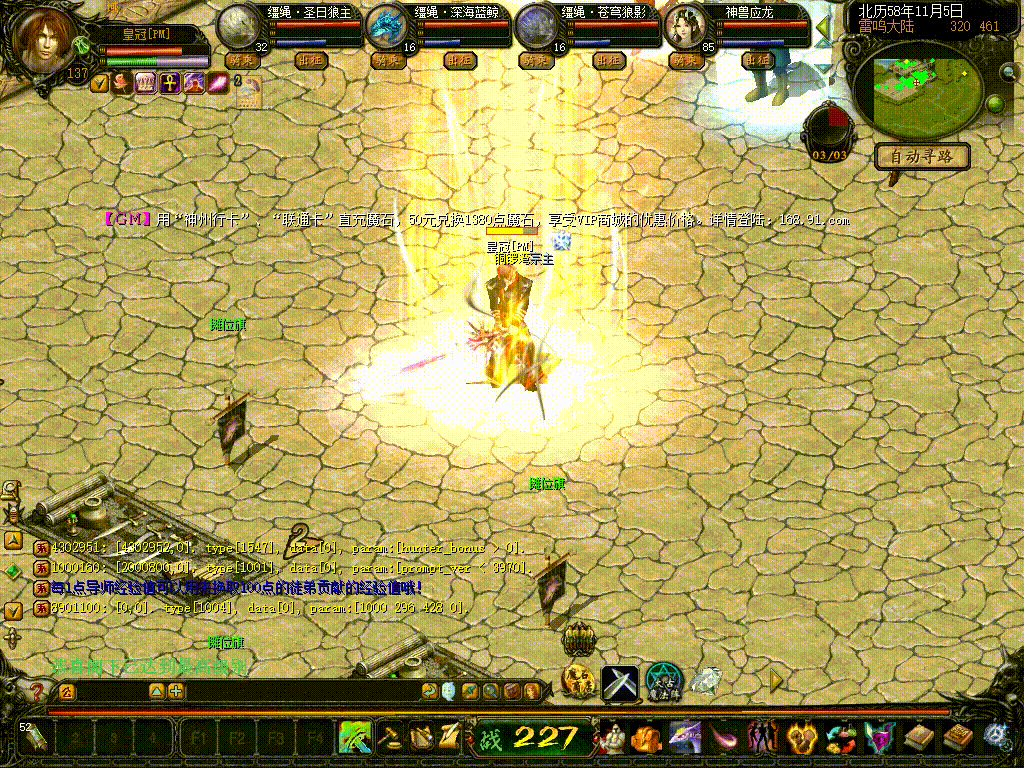Click the 自动寻路 auto-pathfinding button
The height and width of the screenshot is (768, 1024).
922,156
